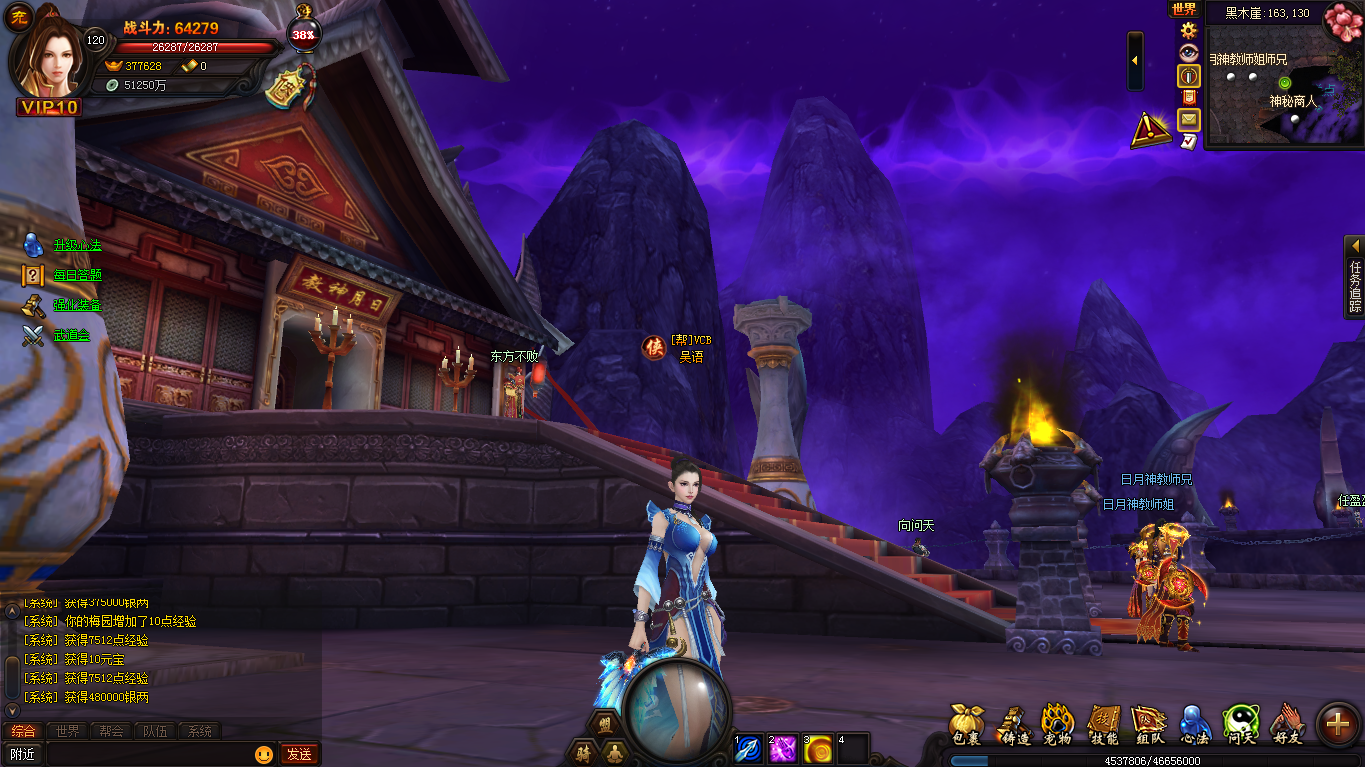
Task: Open the chat emoji smiley picker
Action: (x=264, y=754)
